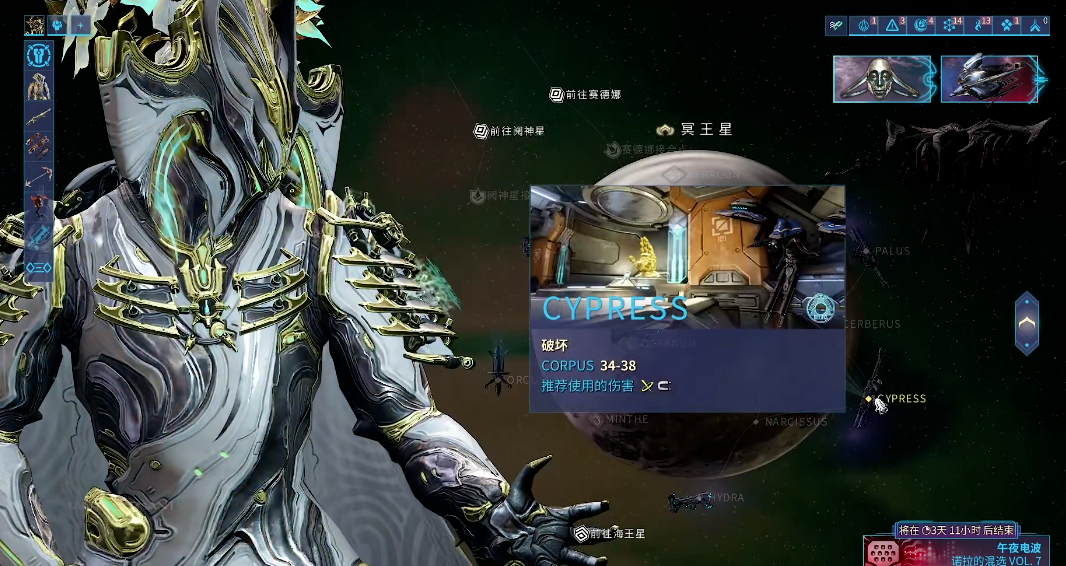
Task: Open the navigation ship toggle icon
Action: coord(837,26)
